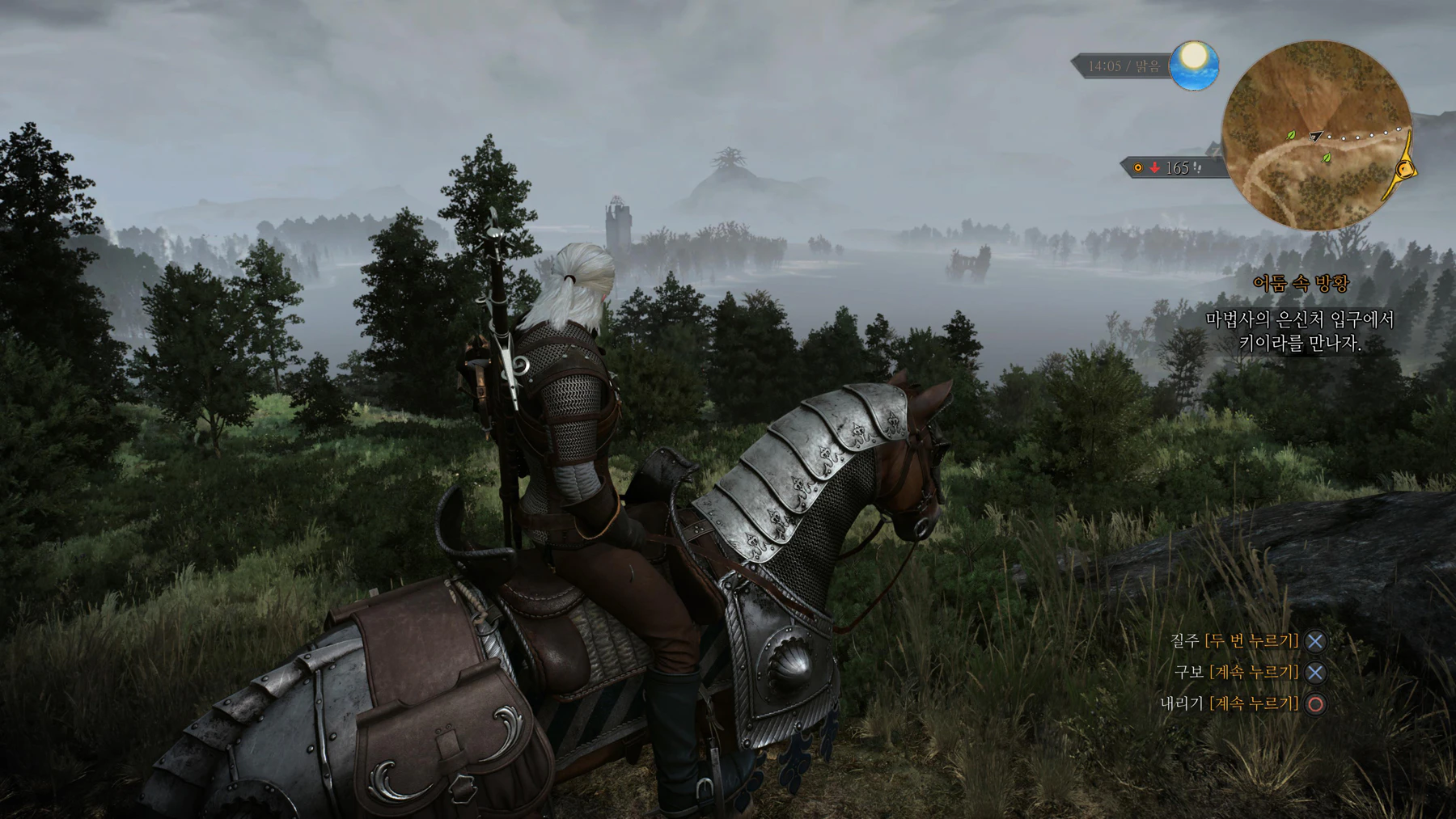Image resolution: width=1456 pixels, height=819 pixels.
Task: Click the quest objective about meeting 키이라
Action: 1300,331
